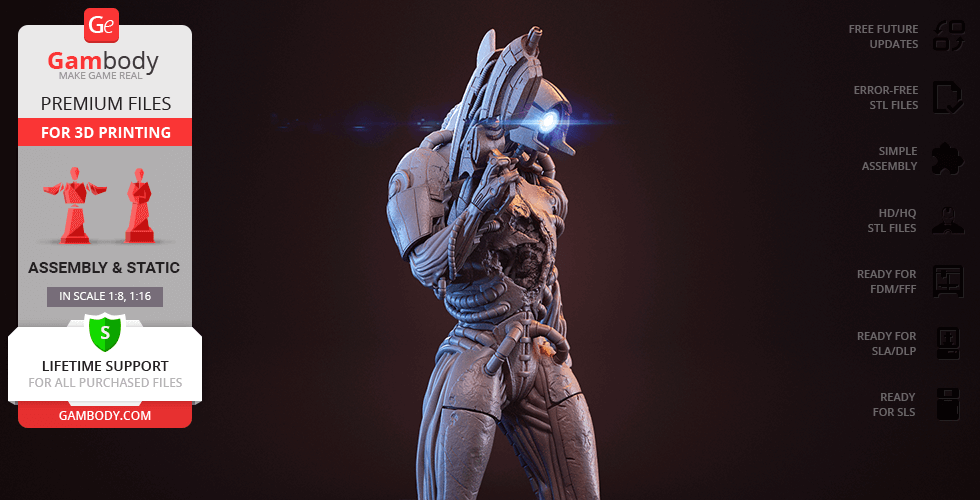Select the In Scale 1:8, 1:16 label

pyautogui.click(x=105, y=296)
